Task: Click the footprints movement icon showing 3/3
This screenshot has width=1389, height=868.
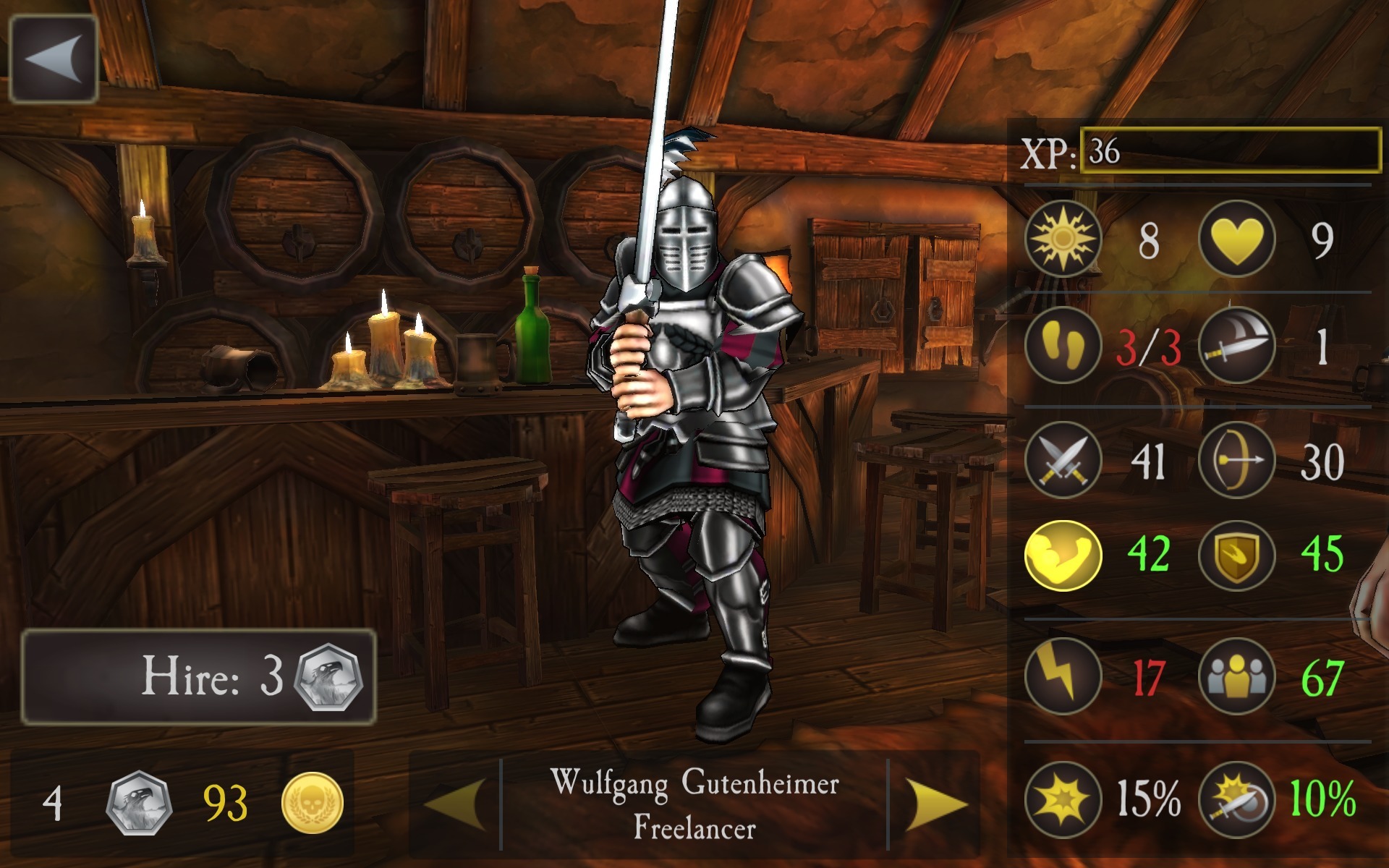Action: (x=1063, y=347)
